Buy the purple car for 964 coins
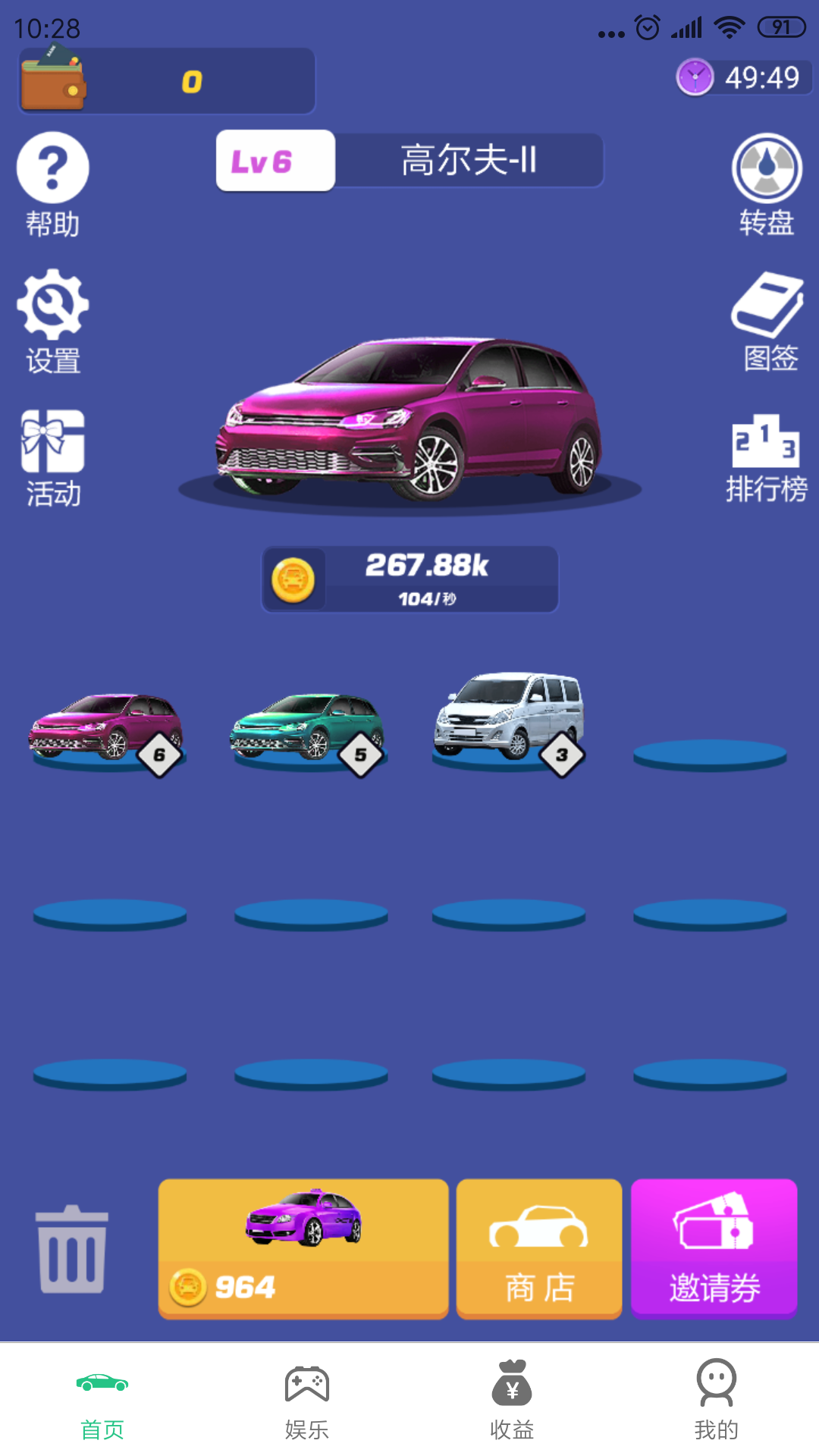819x1456 pixels. (303, 1248)
